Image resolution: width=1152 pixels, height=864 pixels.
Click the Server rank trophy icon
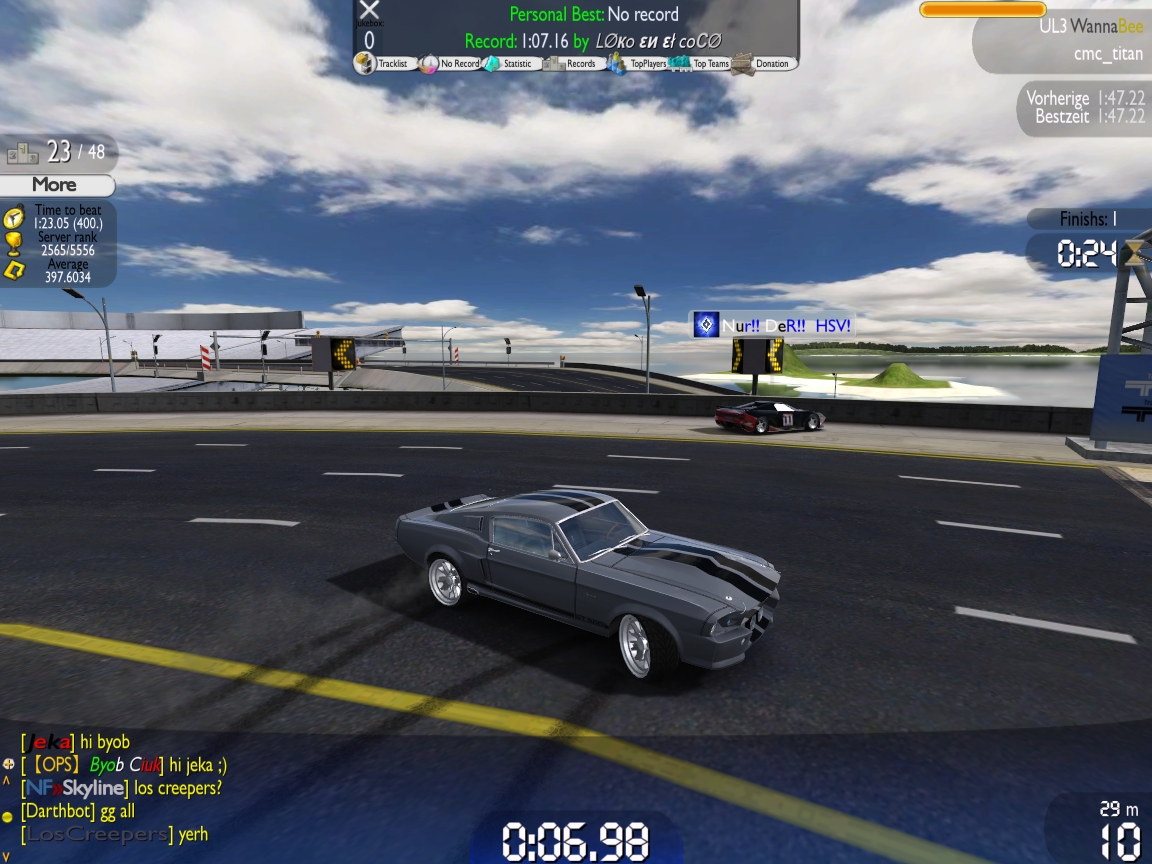(14, 243)
